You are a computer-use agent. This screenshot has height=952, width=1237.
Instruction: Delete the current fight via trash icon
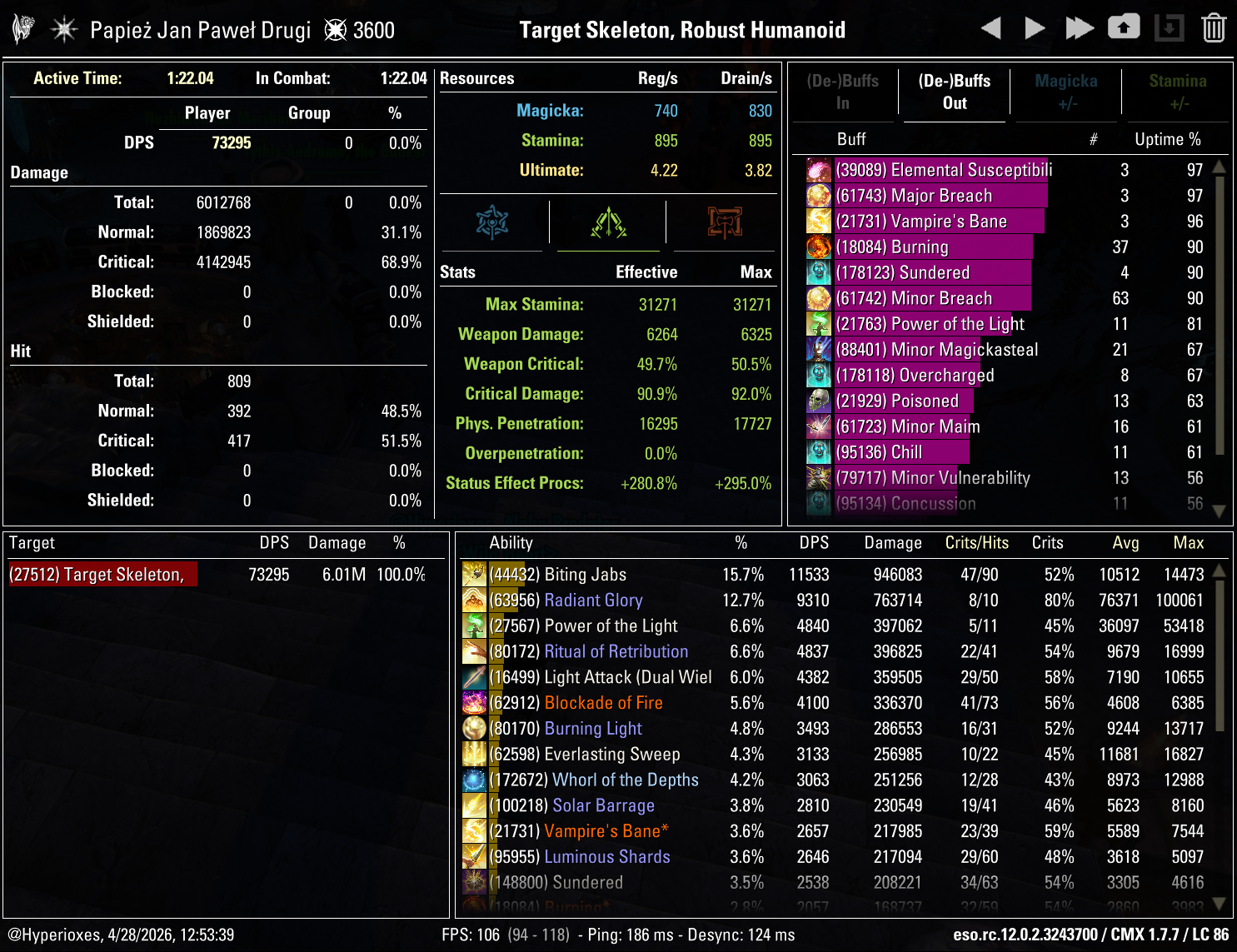(x=1215, y=27)
